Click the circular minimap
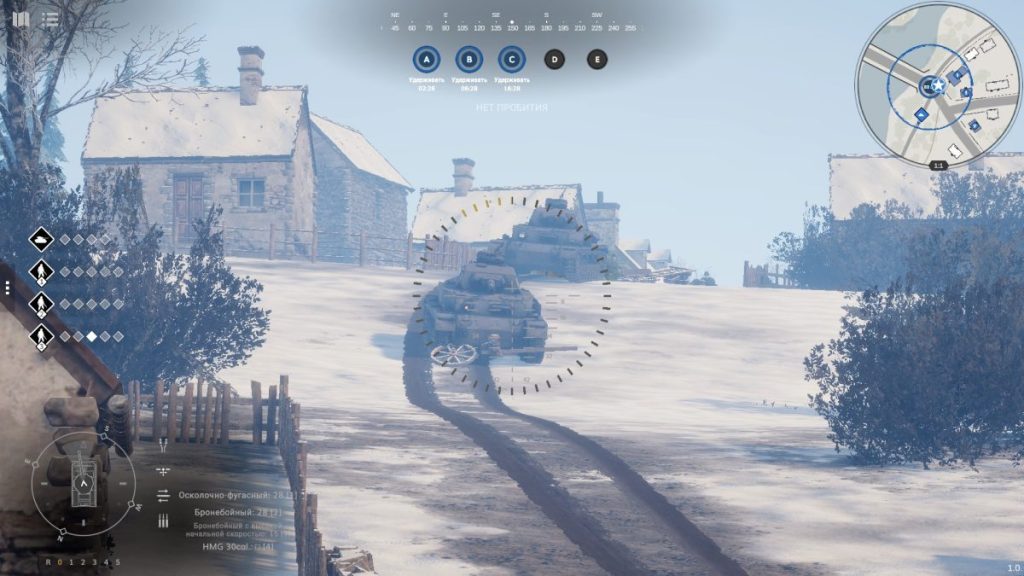1024x576 pixels. [x=937, y=84]
